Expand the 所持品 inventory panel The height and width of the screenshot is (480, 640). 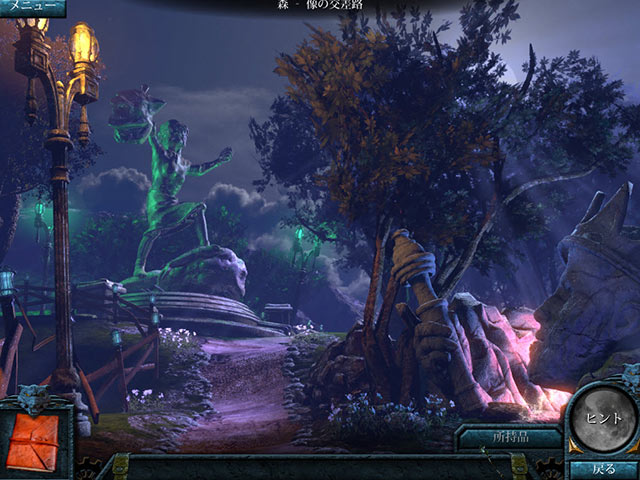click(x=509, y=436)
